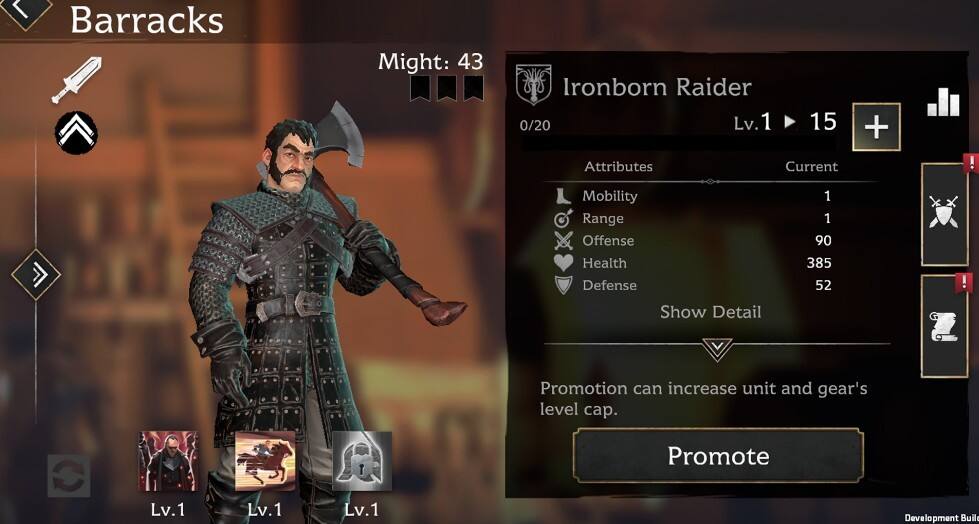Expand the side panel arrow diamond
Viewport: 979px width, 524px height.
click(37, 273)
